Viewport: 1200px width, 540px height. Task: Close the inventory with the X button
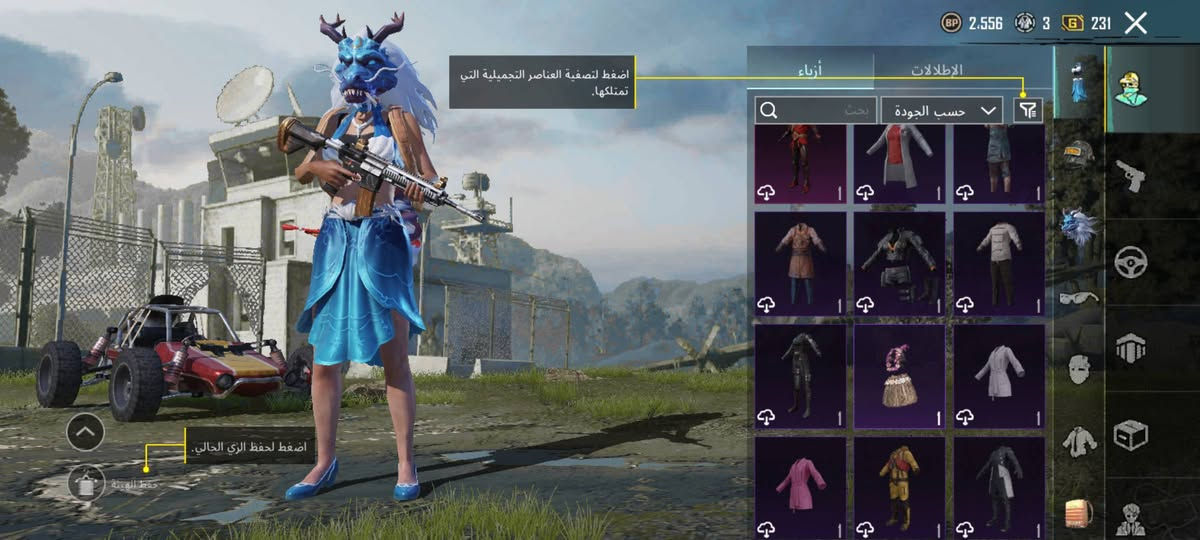[1135, 23]
